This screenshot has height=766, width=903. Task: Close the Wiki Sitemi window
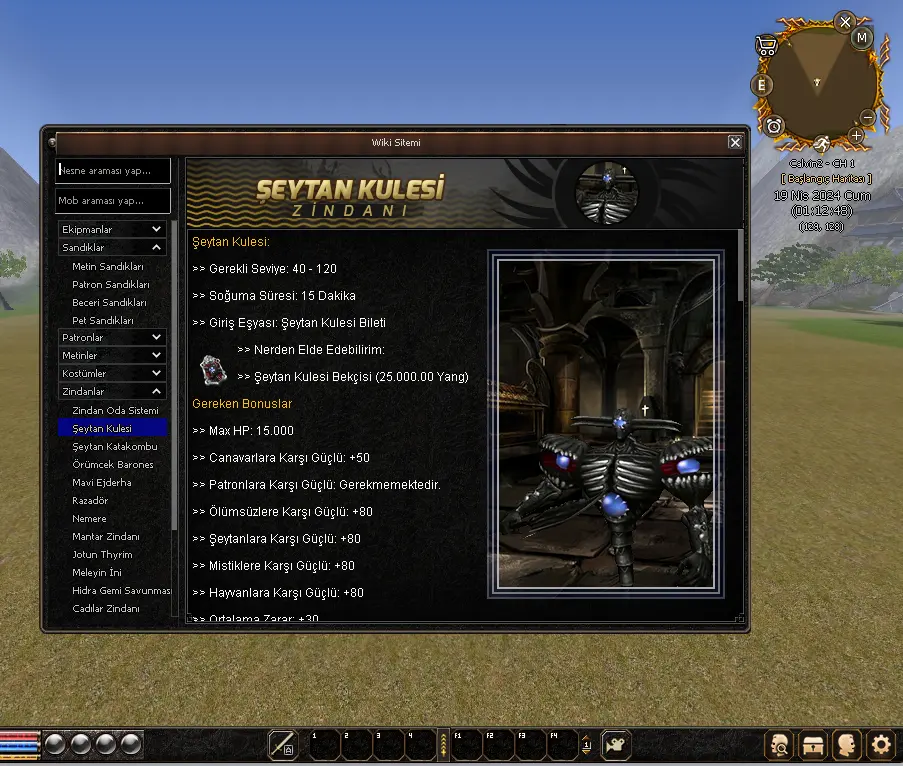[735, 143]
